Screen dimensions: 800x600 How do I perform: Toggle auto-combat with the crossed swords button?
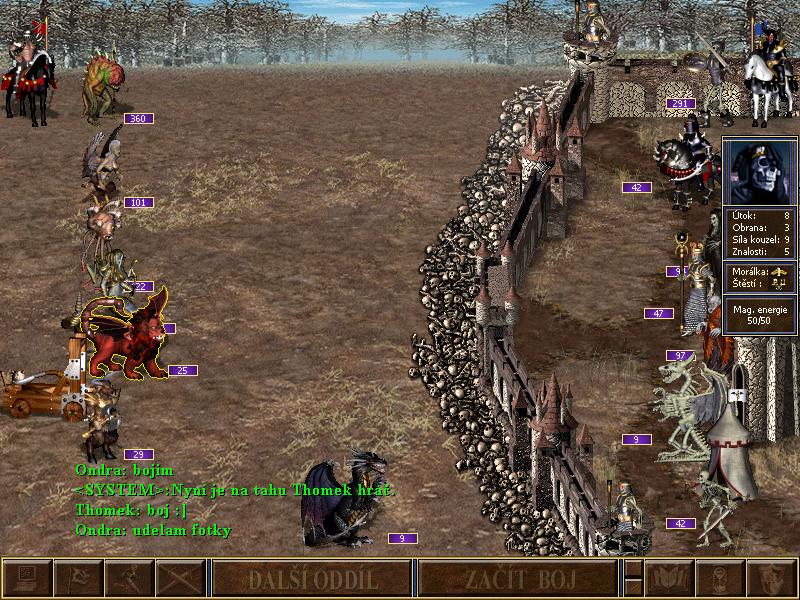[x=180, y=579]
